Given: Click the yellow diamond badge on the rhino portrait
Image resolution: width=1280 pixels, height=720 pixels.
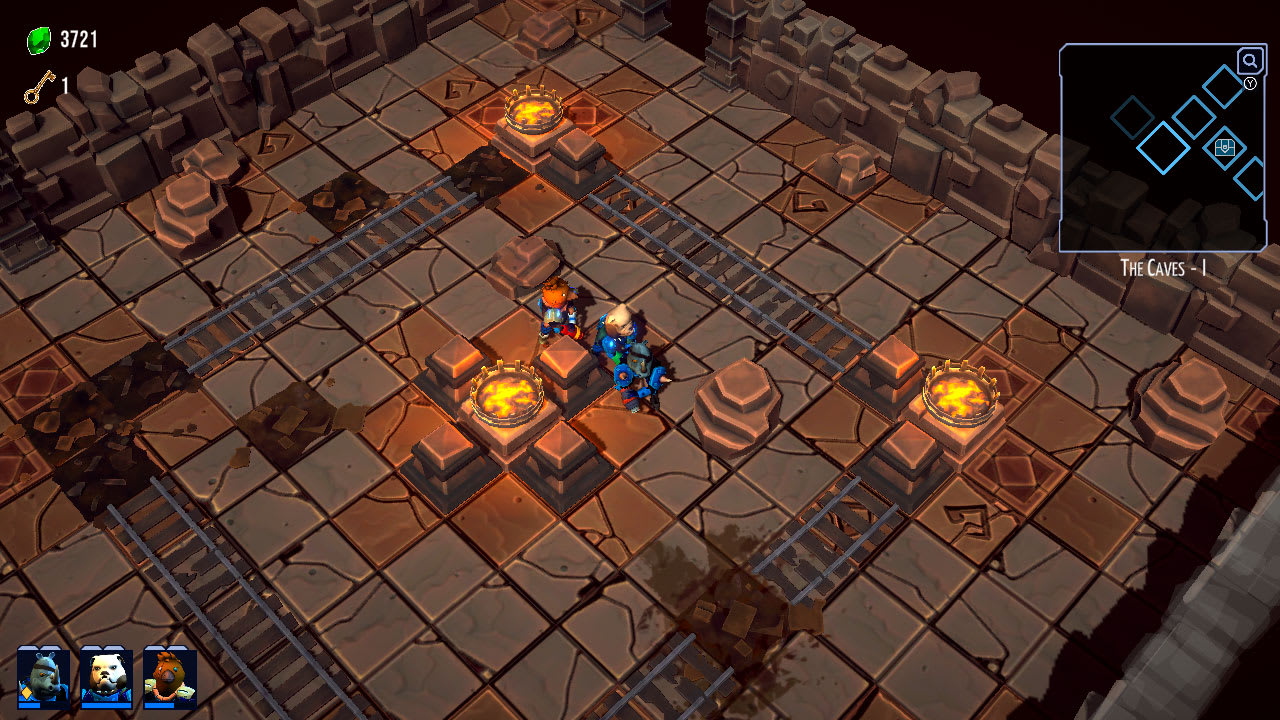Looking at the screenshot, I should 26,693.
